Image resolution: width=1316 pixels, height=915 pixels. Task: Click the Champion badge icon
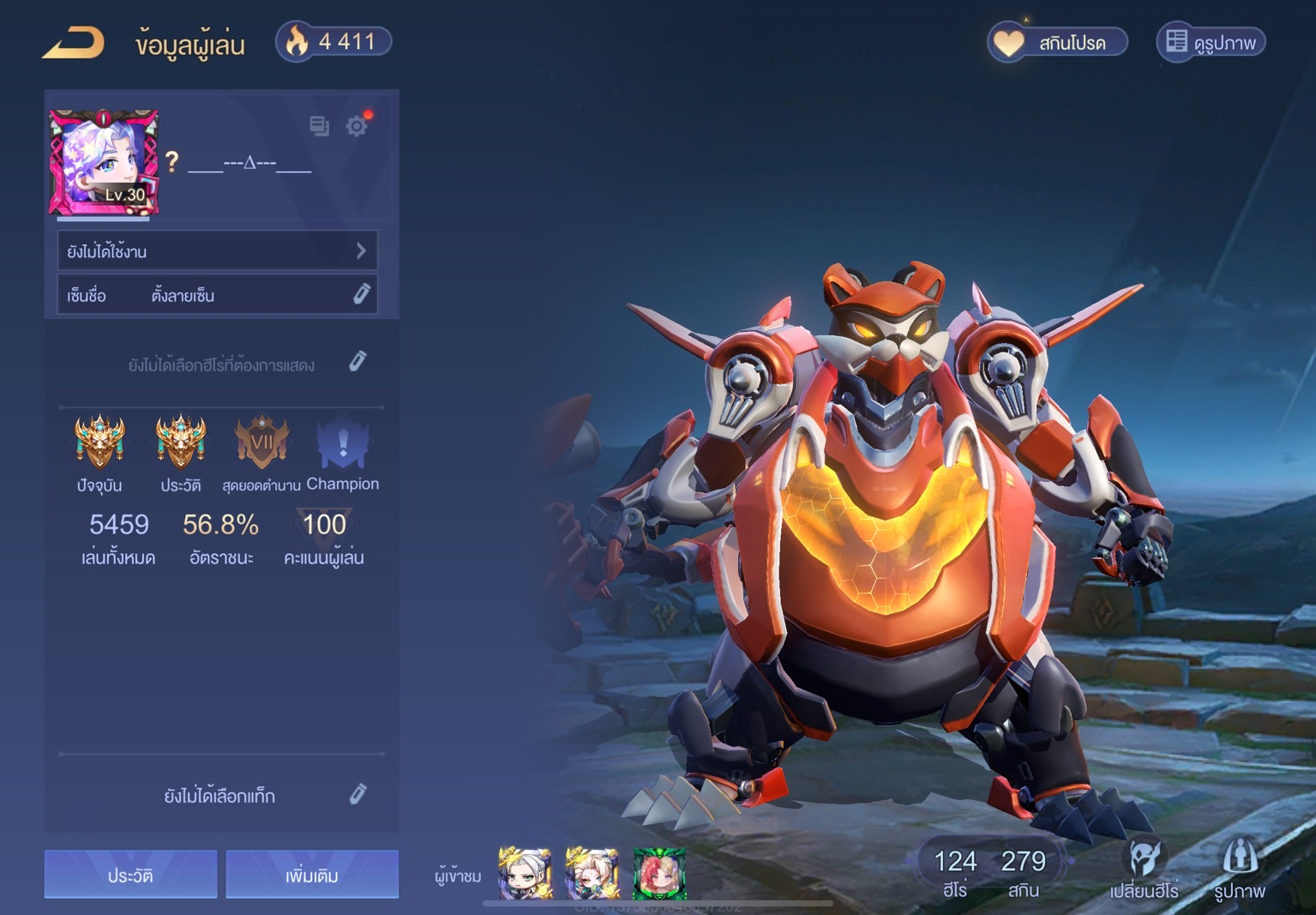pos(342,441)
